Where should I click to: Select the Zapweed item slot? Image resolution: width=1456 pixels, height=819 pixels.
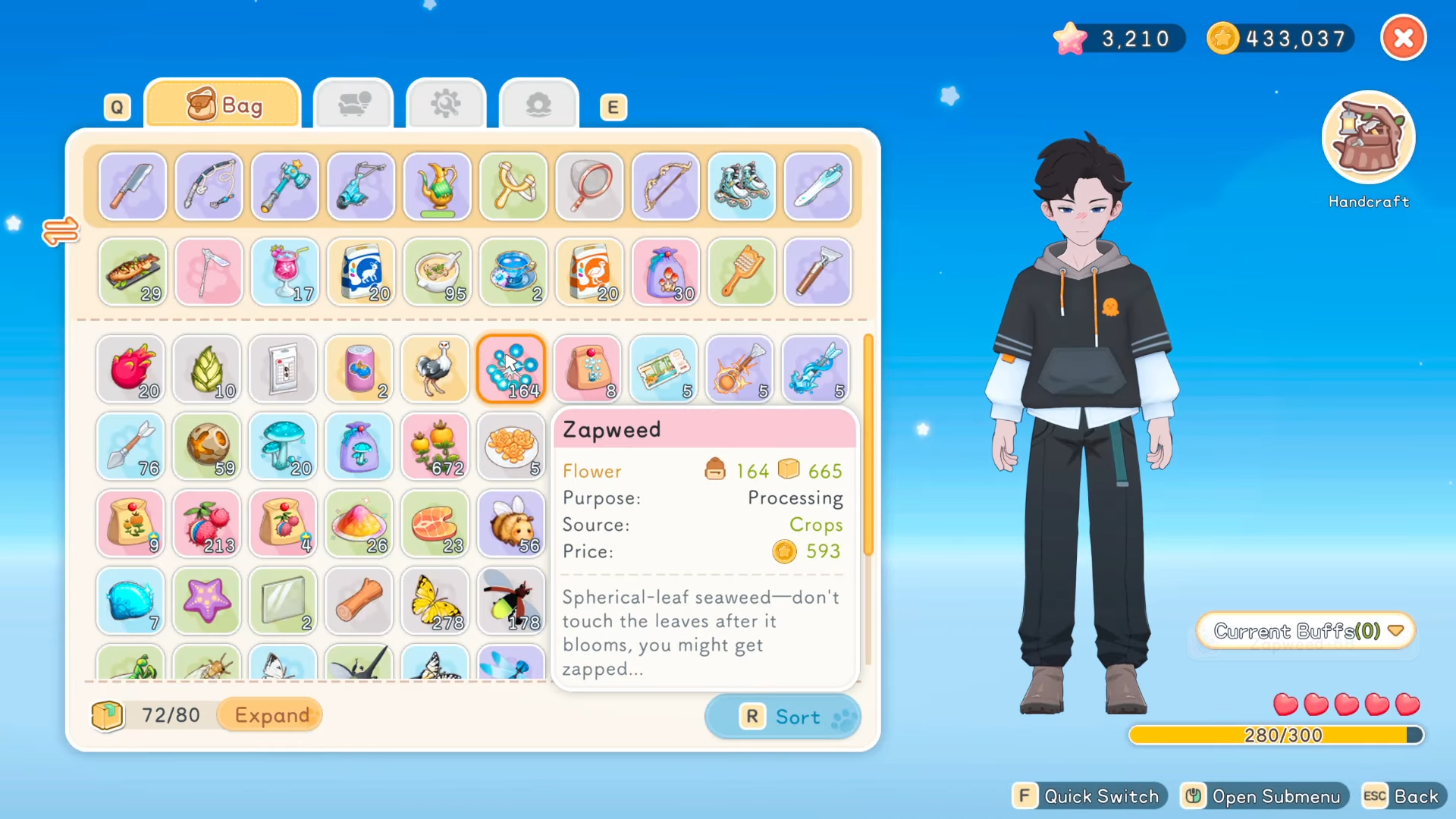click(x=512, y=369)
